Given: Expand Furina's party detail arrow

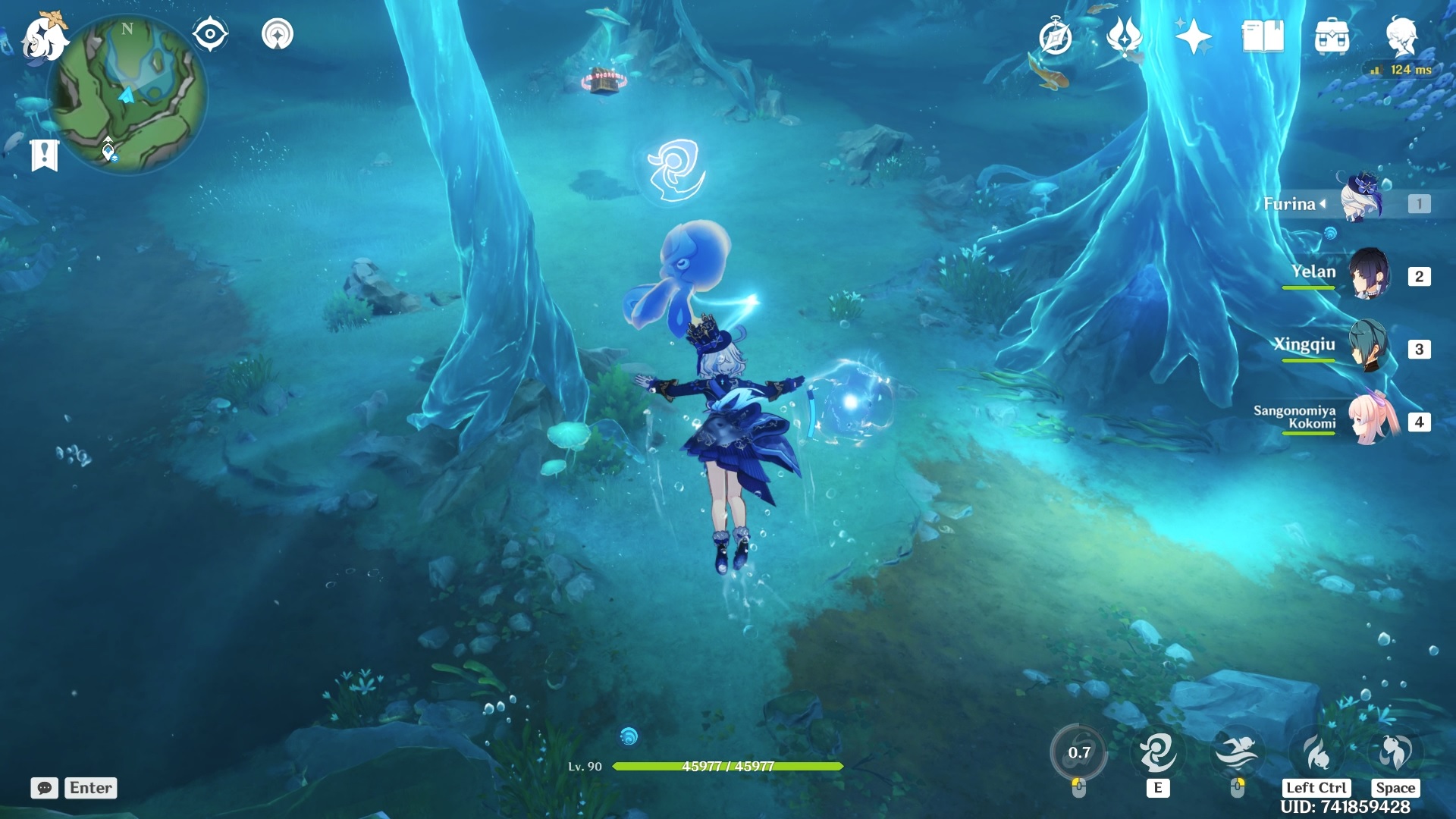Looking at the screenshot, I should tap(1323, 203).
